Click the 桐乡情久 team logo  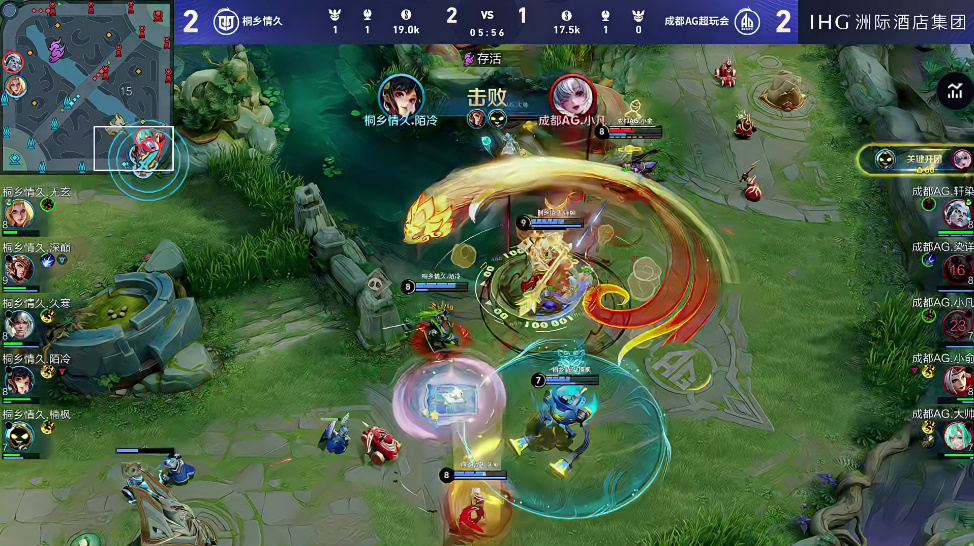pyautogui.click(x=227, y=21)
